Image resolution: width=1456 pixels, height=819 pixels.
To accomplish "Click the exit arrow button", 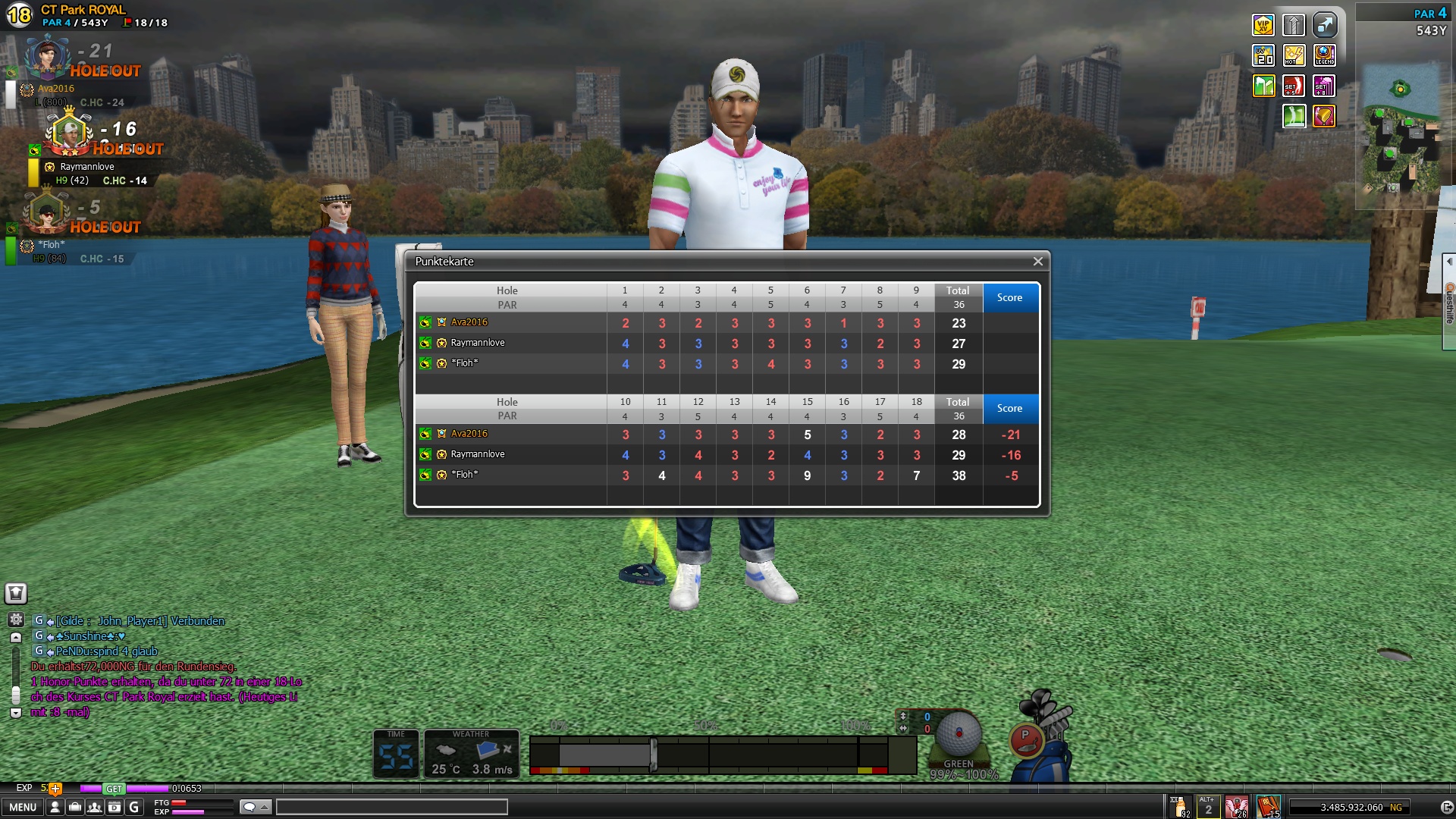I will [x=1446, y=808].
